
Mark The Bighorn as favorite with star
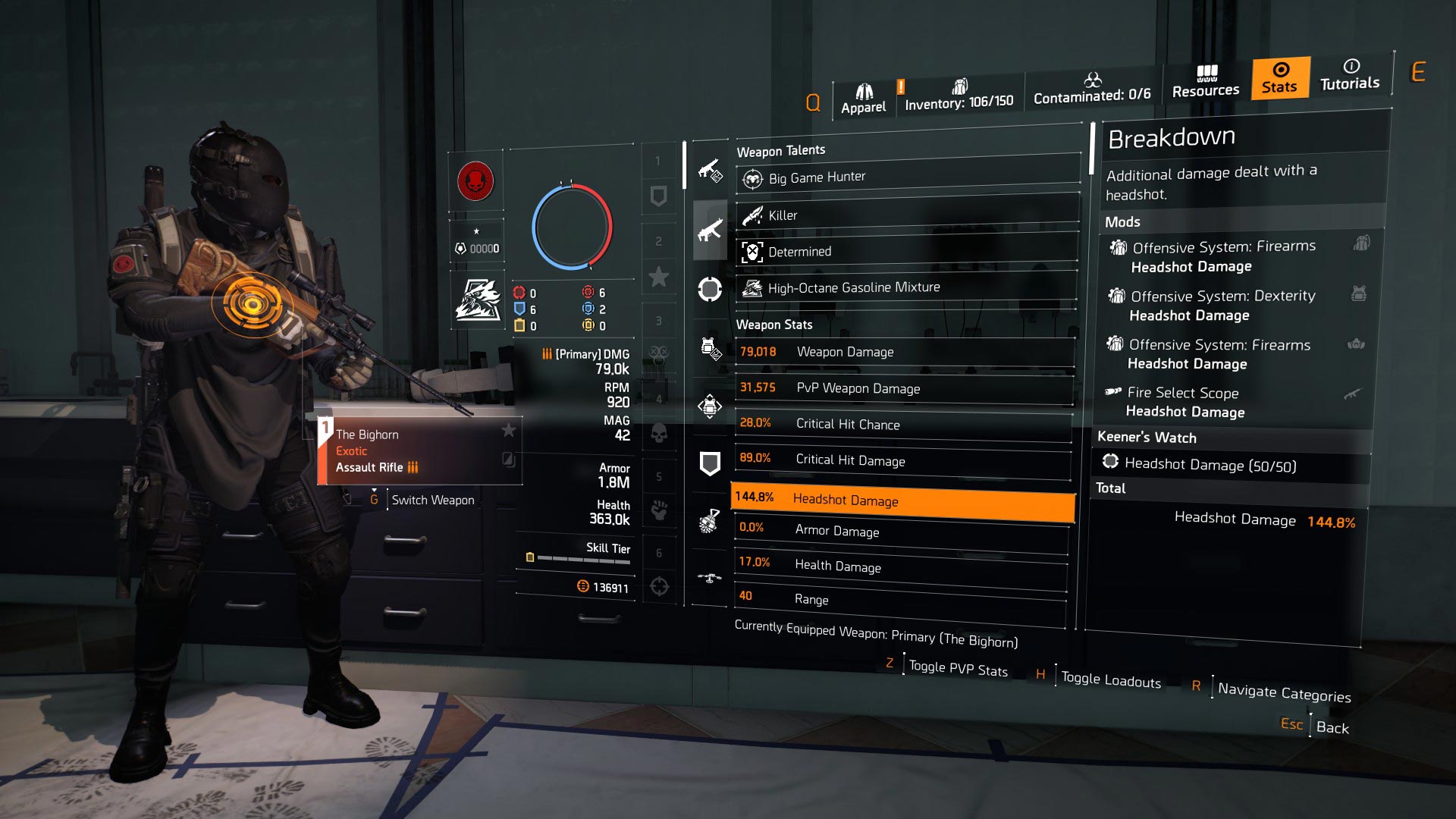point(510,430)
